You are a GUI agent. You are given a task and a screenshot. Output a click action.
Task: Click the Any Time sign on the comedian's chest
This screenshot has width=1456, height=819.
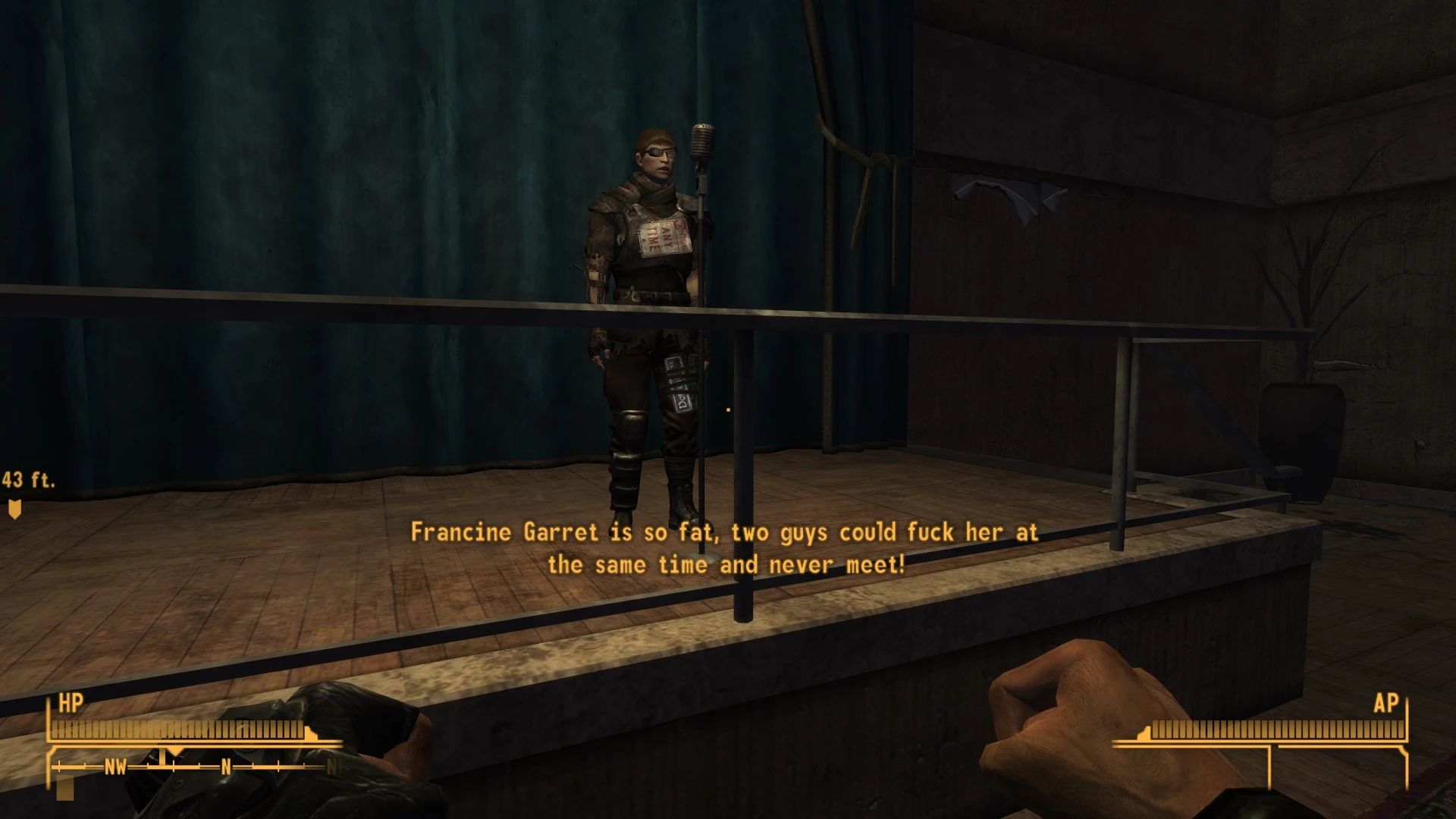tap(665, 235)
